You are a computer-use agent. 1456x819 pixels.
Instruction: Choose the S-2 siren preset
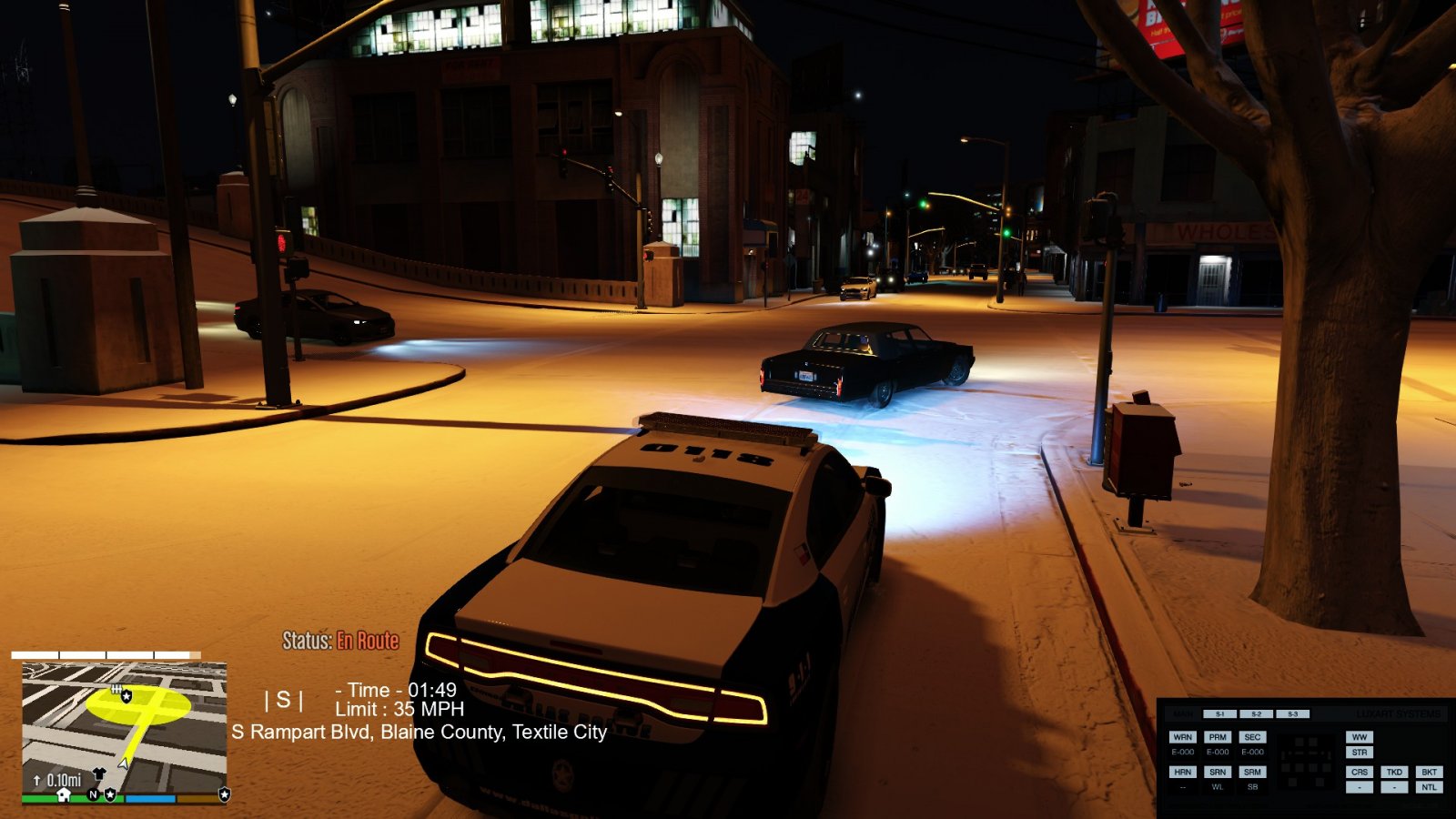click(x=1256, y=714)
